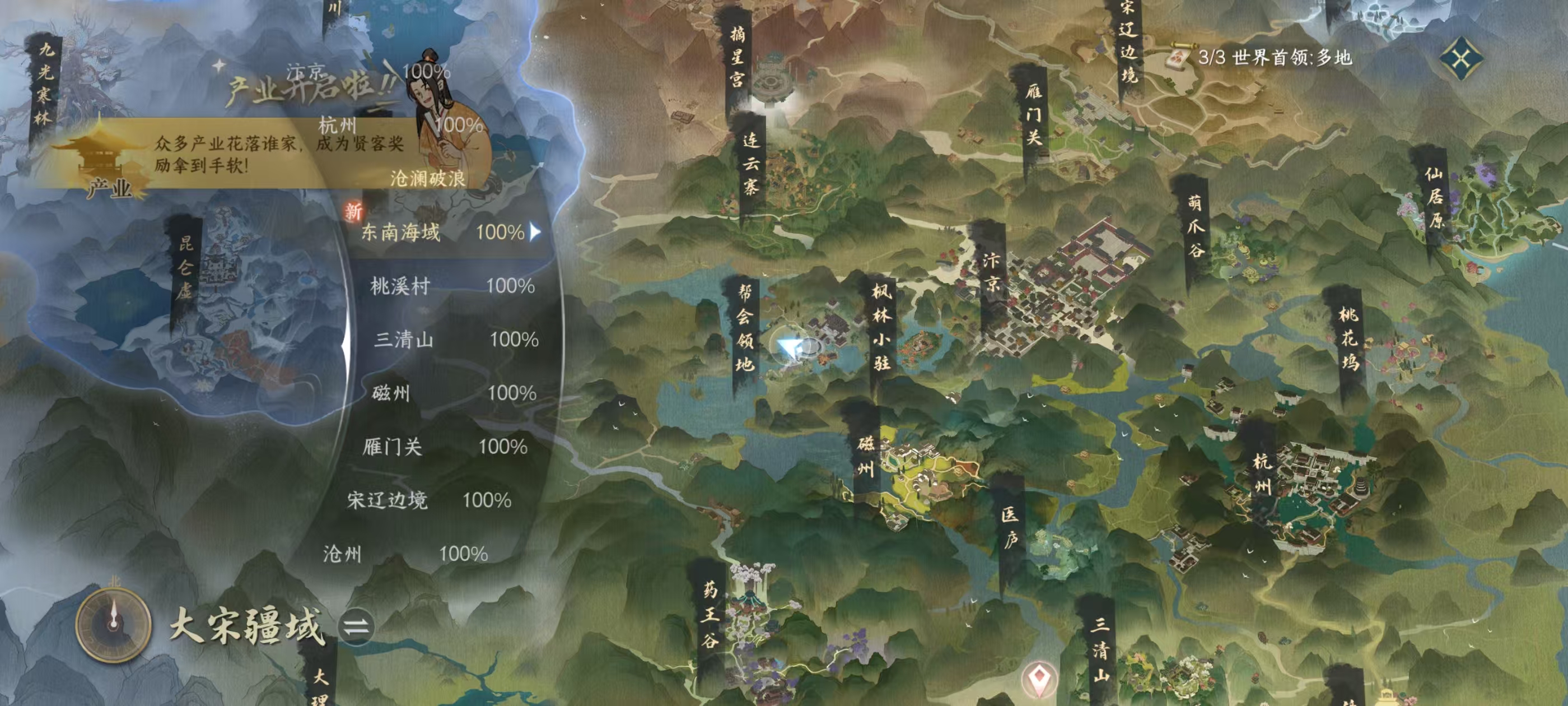Select the 仙居原 map label
This screenshot has height=706, width=1568.
tap(1435, 197)
